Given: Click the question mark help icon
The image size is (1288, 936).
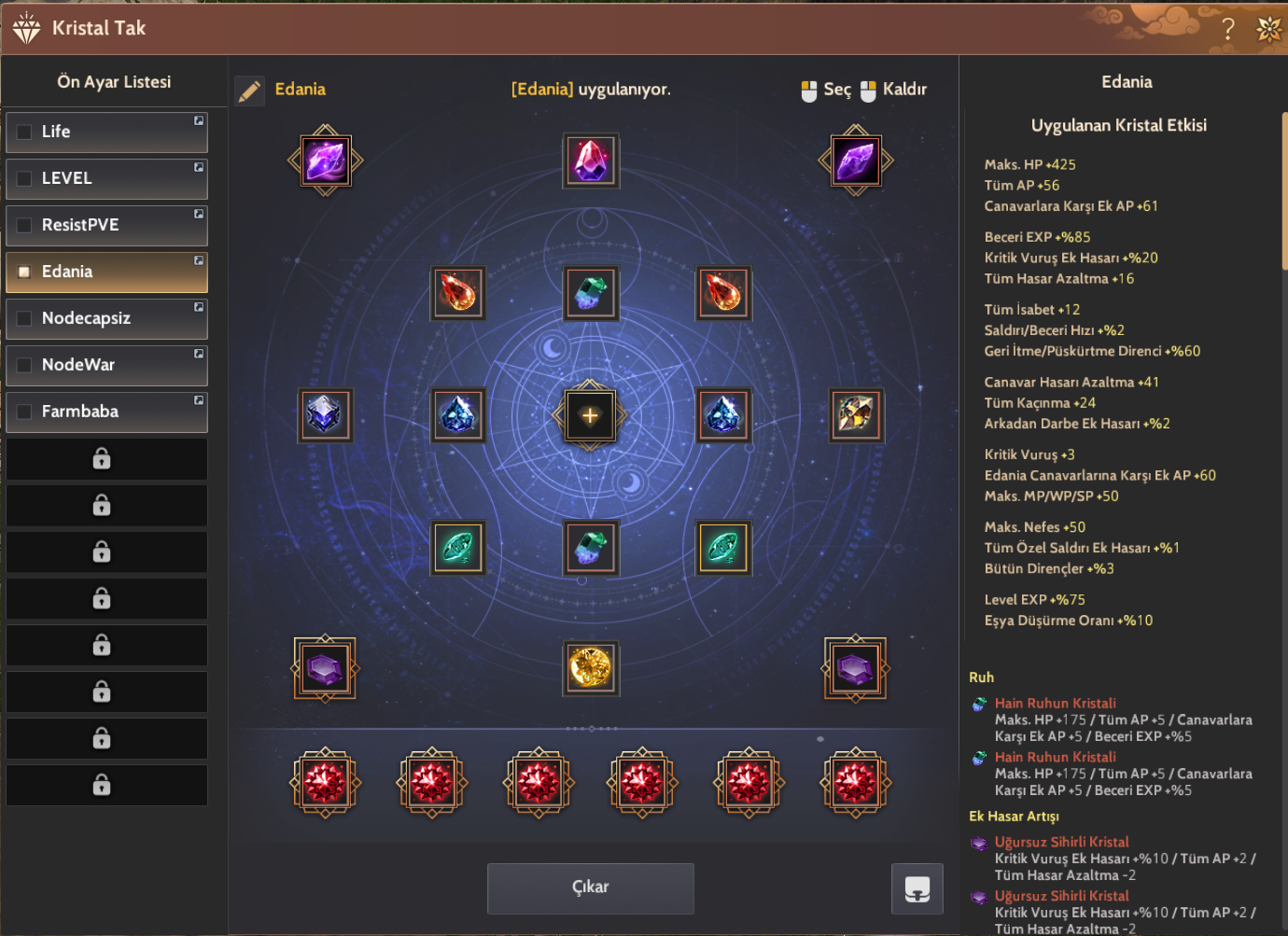Looking at the screenshot, I should pos(1227,29).
